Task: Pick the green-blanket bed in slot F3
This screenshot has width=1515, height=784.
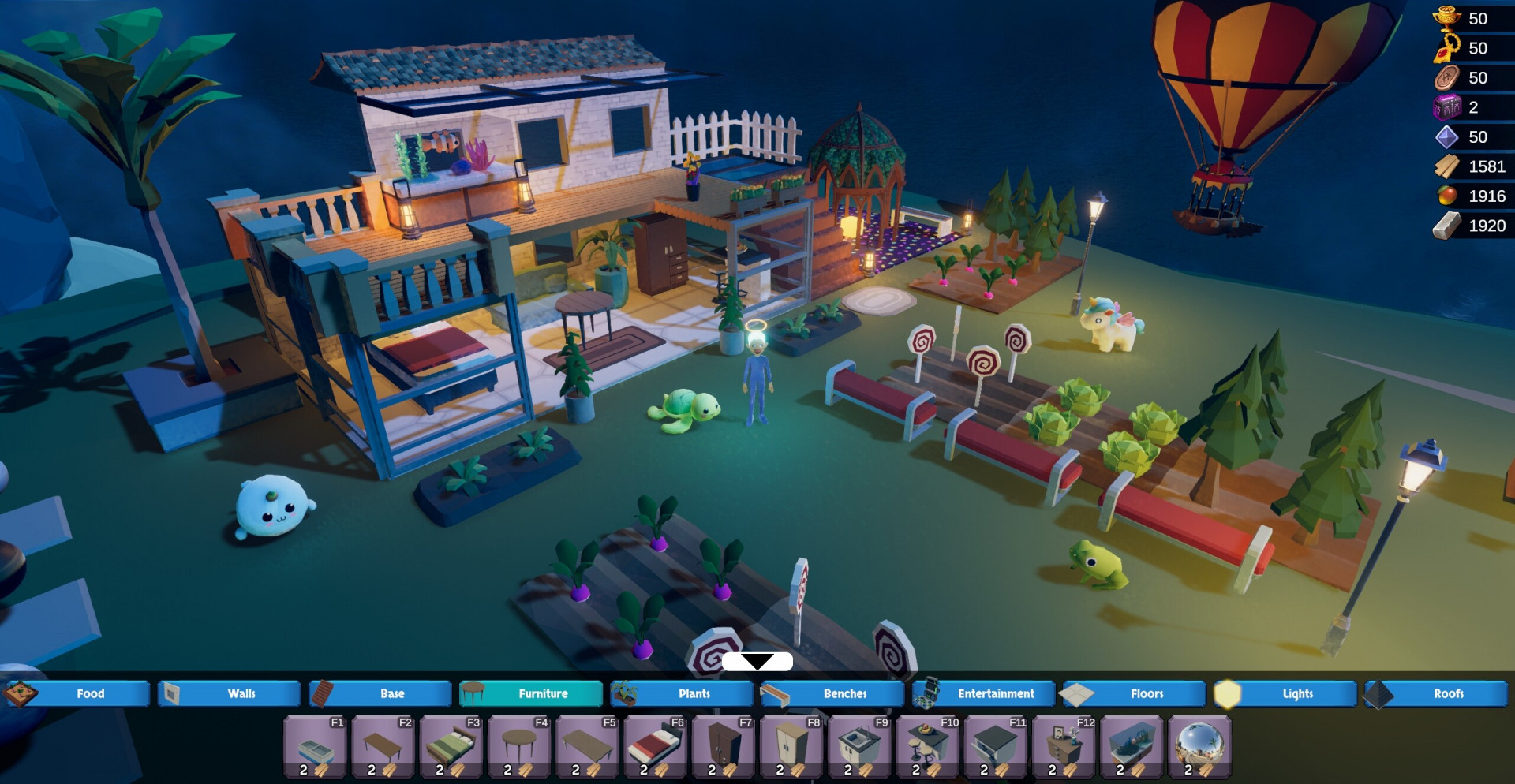Action: (x=451, y=746)
